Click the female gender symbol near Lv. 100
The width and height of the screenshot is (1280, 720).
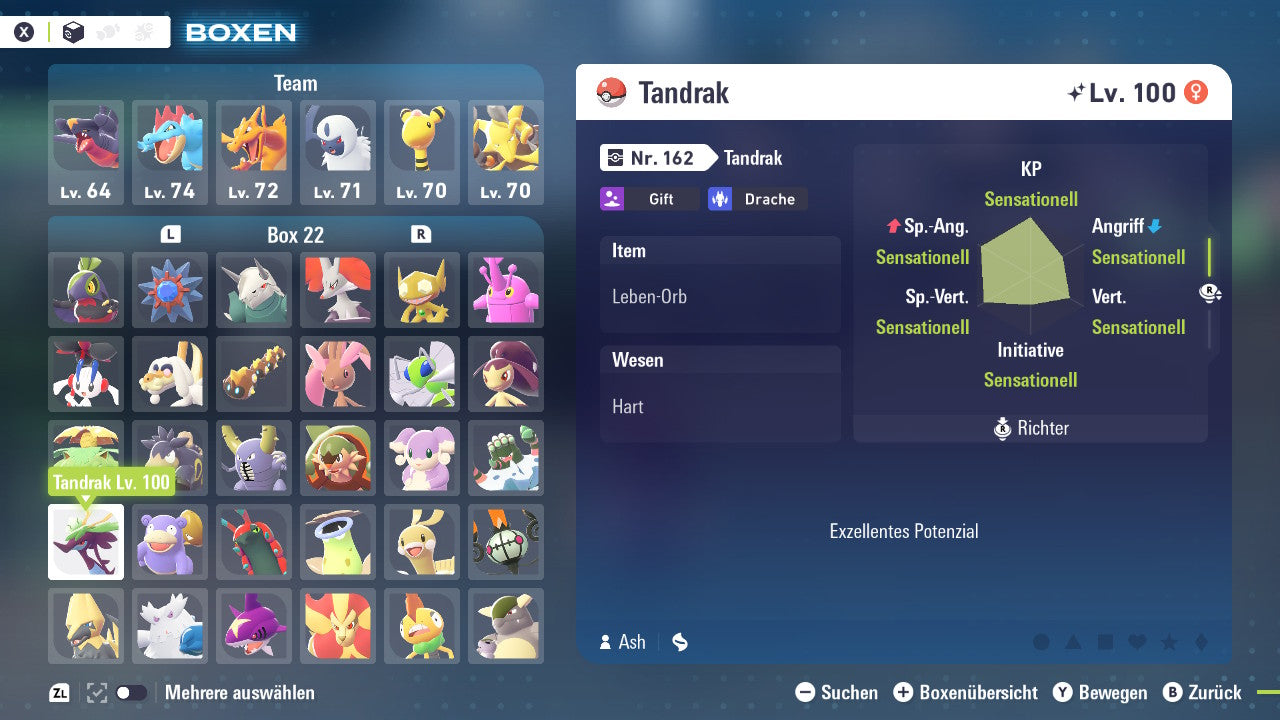[x=1196, y=92]
